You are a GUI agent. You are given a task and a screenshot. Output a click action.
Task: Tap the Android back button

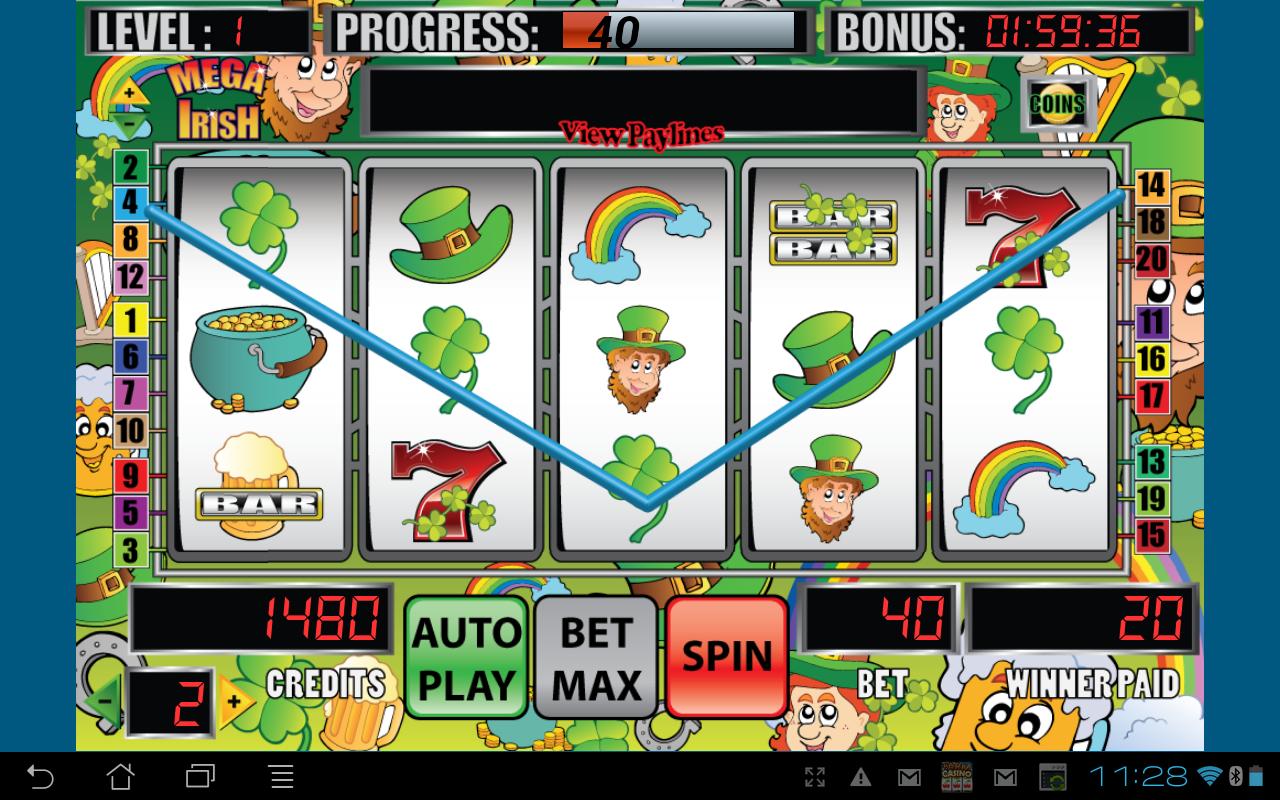40,776
